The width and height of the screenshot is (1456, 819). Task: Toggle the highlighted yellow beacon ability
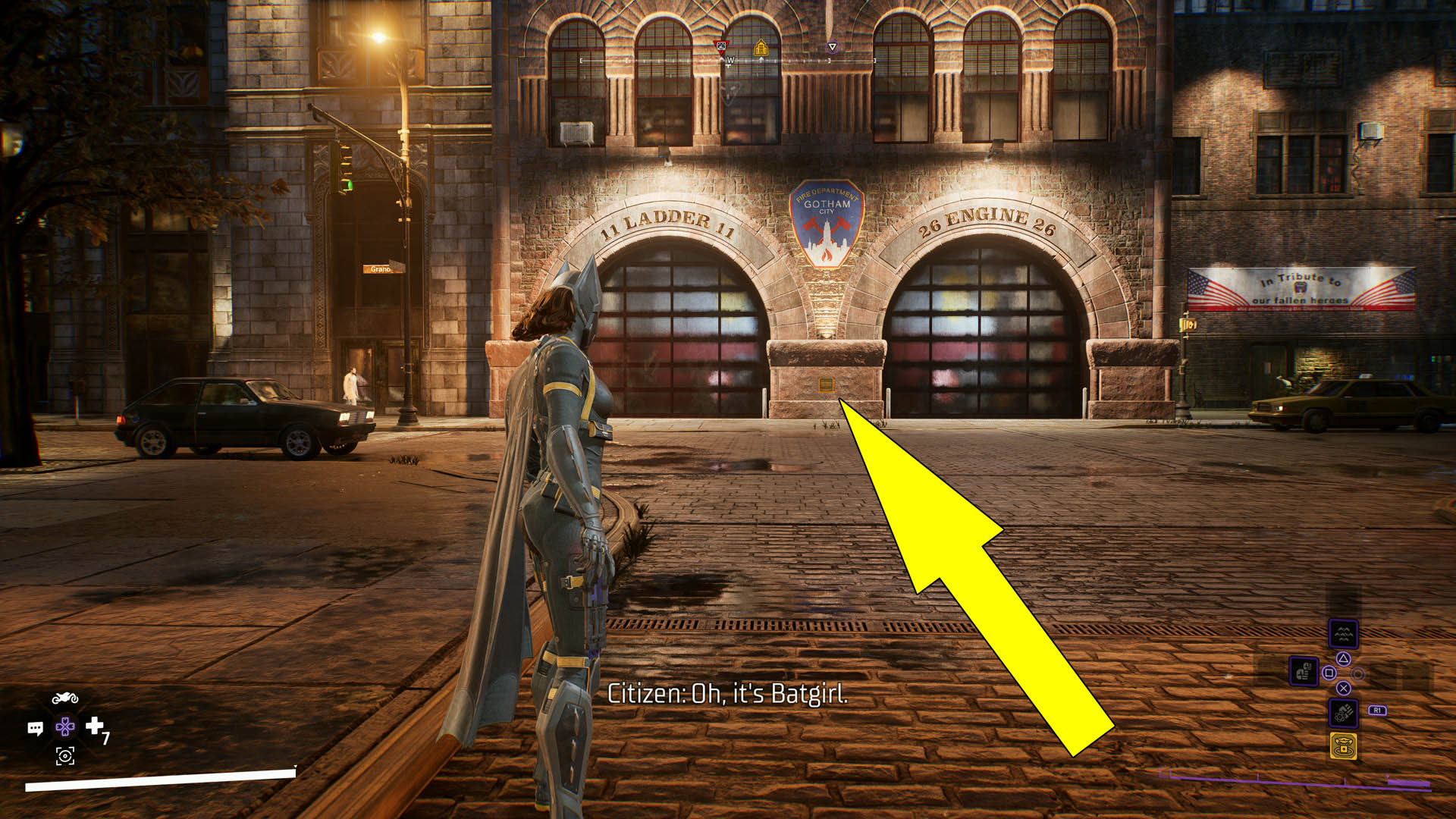tap(1344, 746)
